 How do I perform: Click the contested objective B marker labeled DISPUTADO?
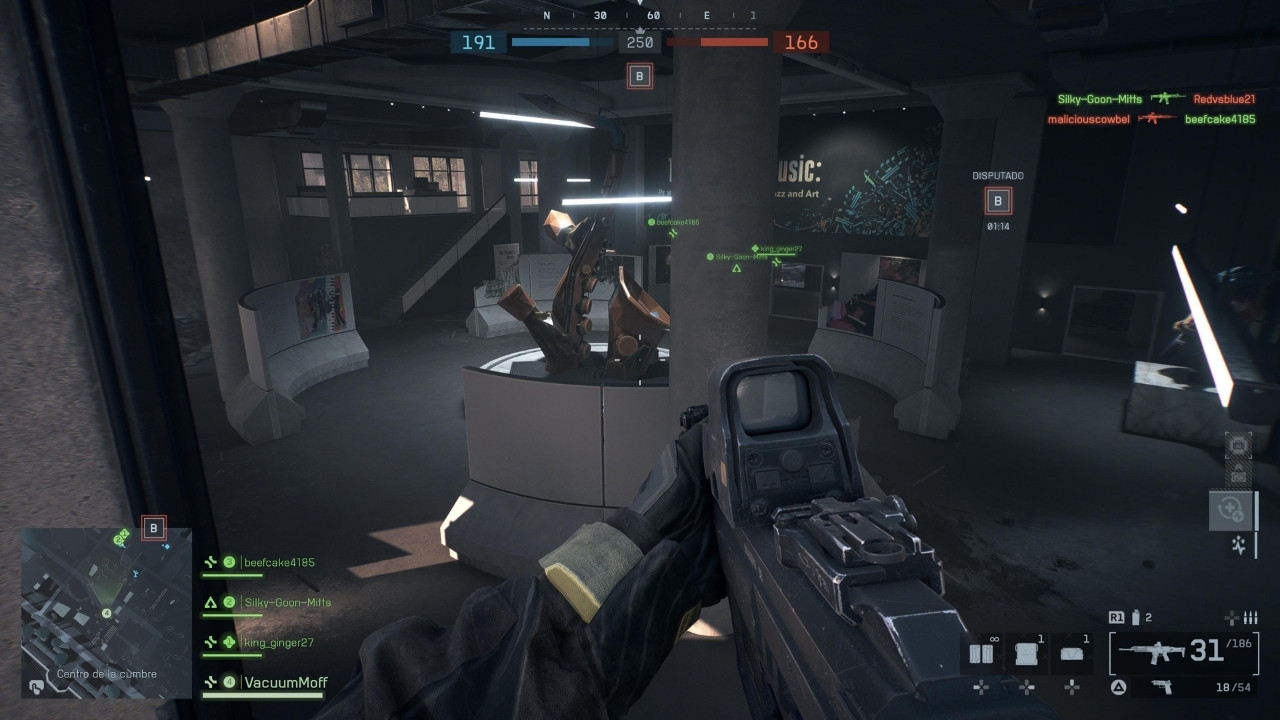tap(997, 201)
